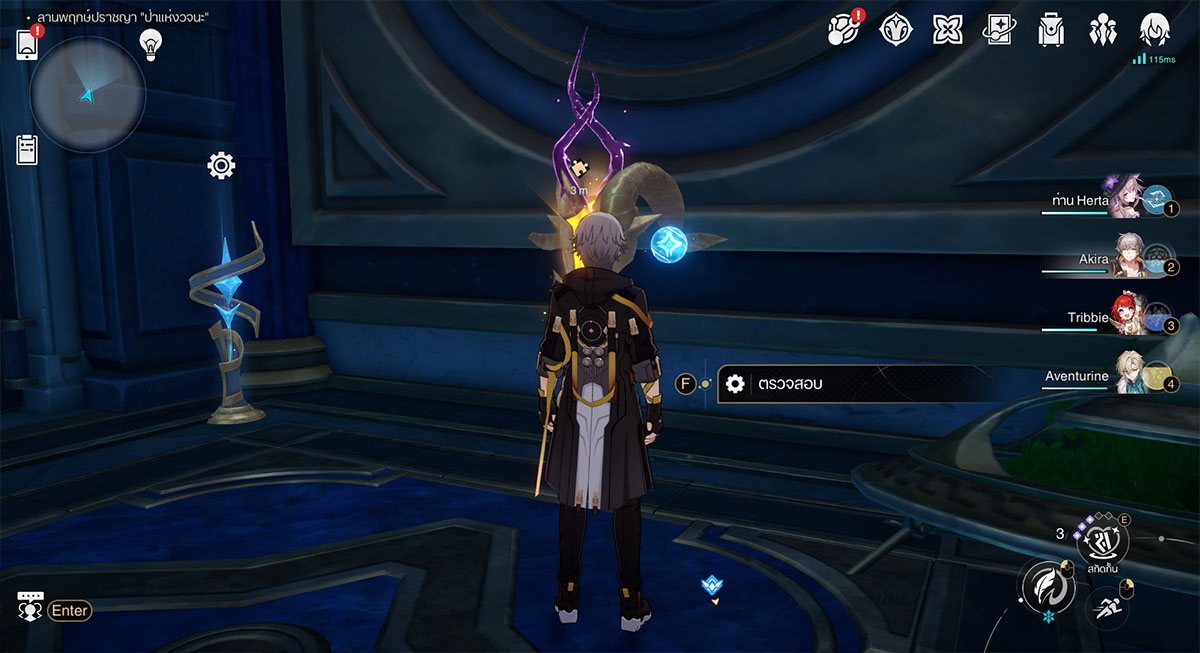Open the profile head avatar icon
The height and width of the screenshot is (653, 1200).
(1155, 29)
